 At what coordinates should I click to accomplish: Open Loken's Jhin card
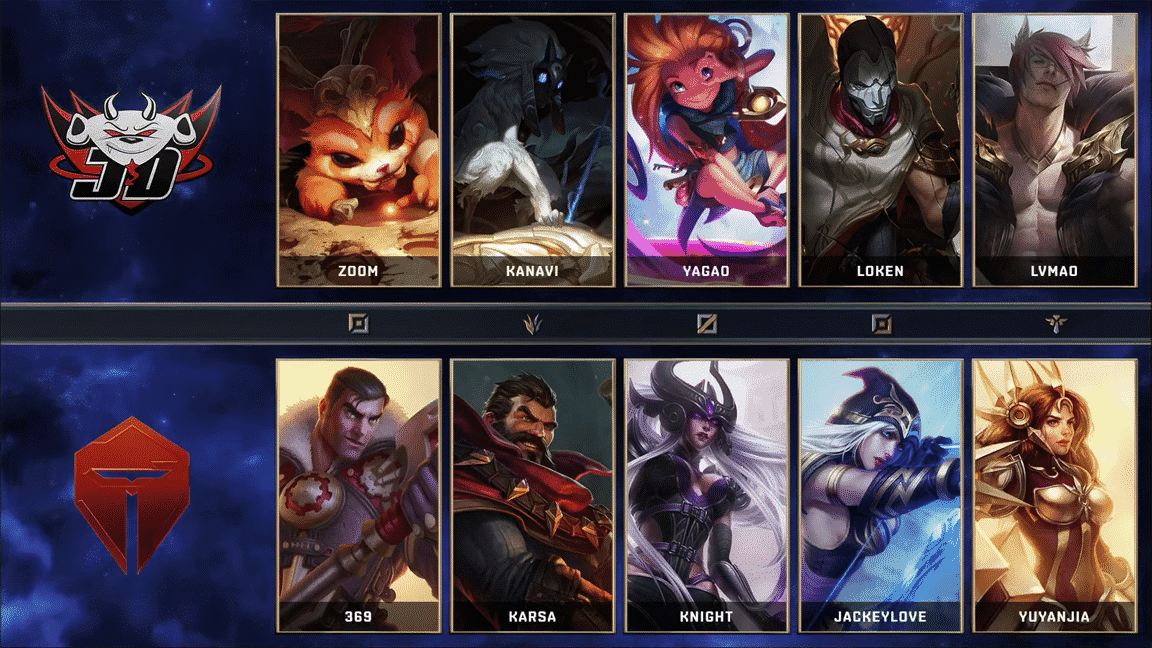click(880, 150)
